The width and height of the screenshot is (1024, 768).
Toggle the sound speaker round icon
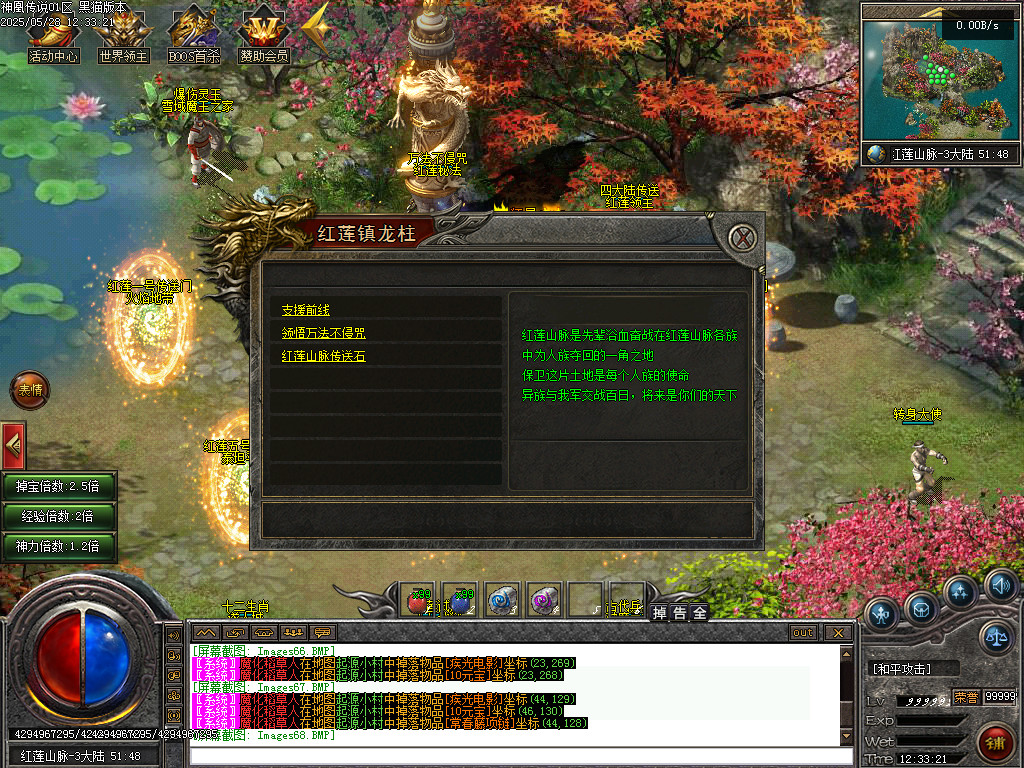[x=999, y=585]
